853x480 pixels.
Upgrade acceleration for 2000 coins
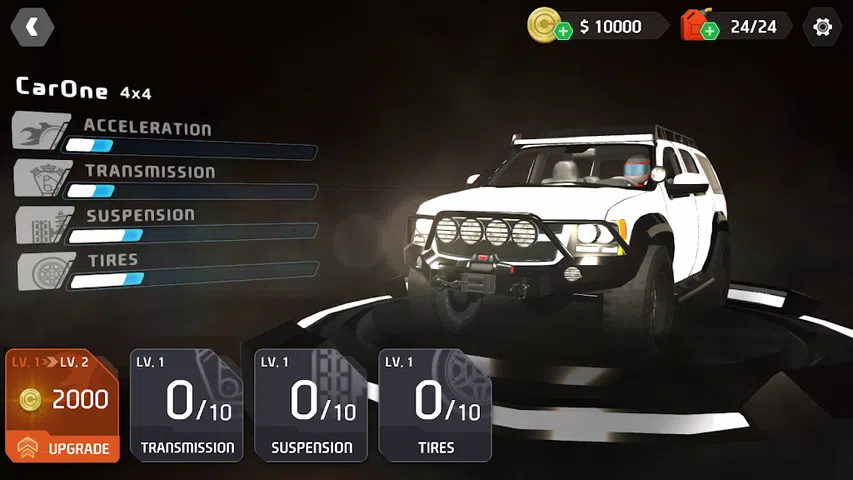pyautogui.click(x=62, y=405)
